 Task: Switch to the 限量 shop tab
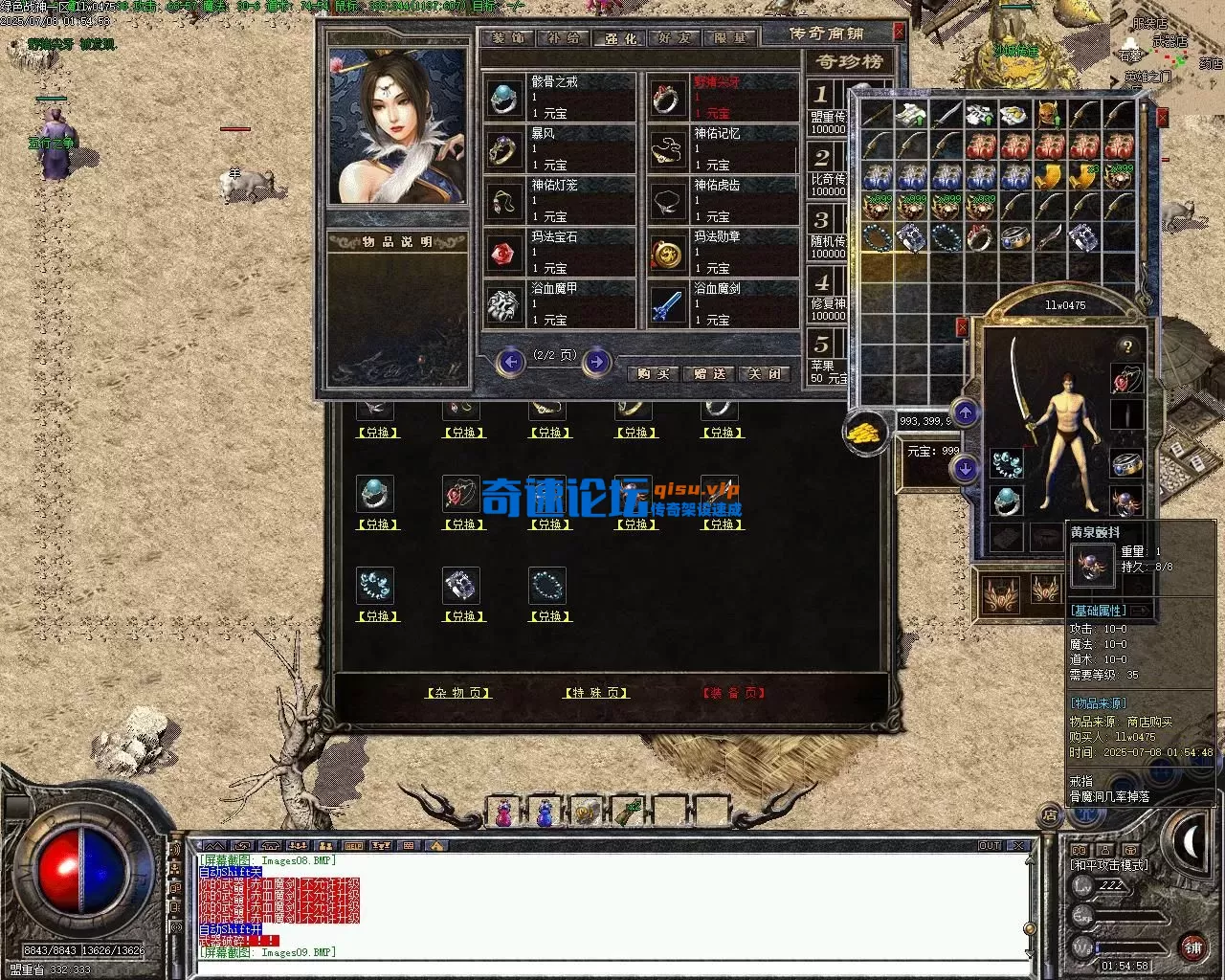[x=730, y=38]
